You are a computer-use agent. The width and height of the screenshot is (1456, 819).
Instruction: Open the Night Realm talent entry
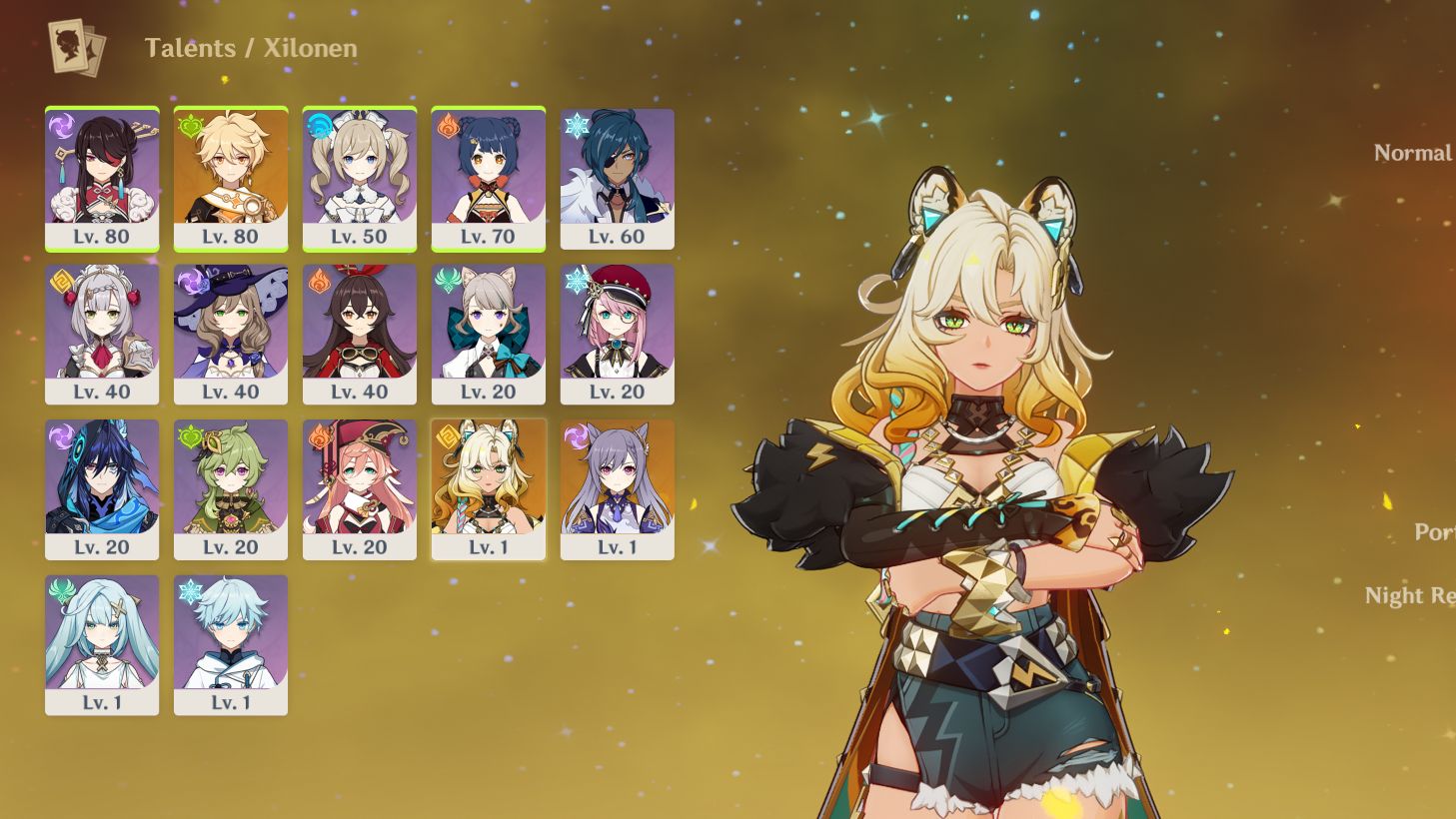click(x=1411, y=595)
